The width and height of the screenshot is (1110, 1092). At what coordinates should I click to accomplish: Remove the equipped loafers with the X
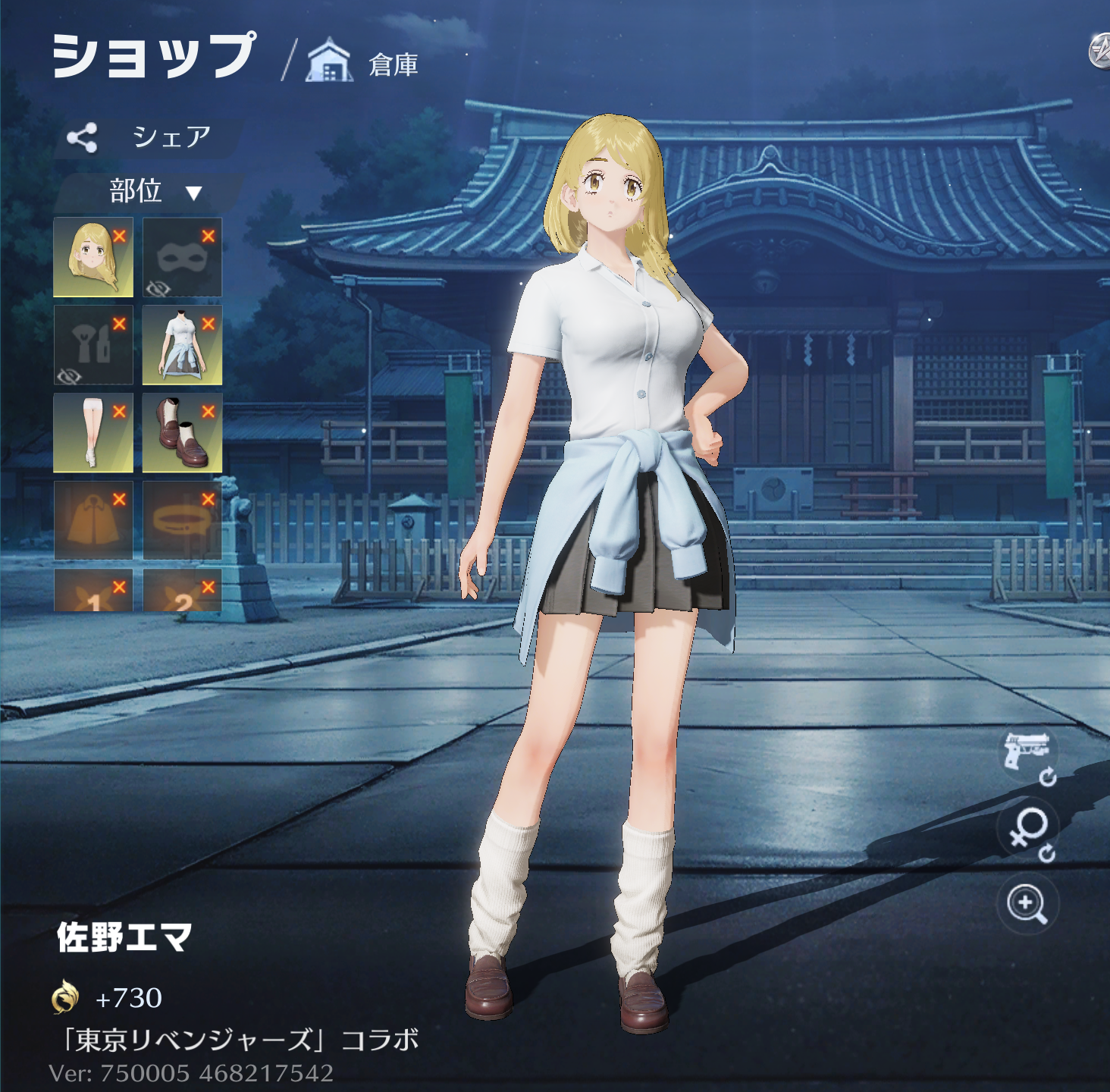pyautogui.click(x=209, y=412)
